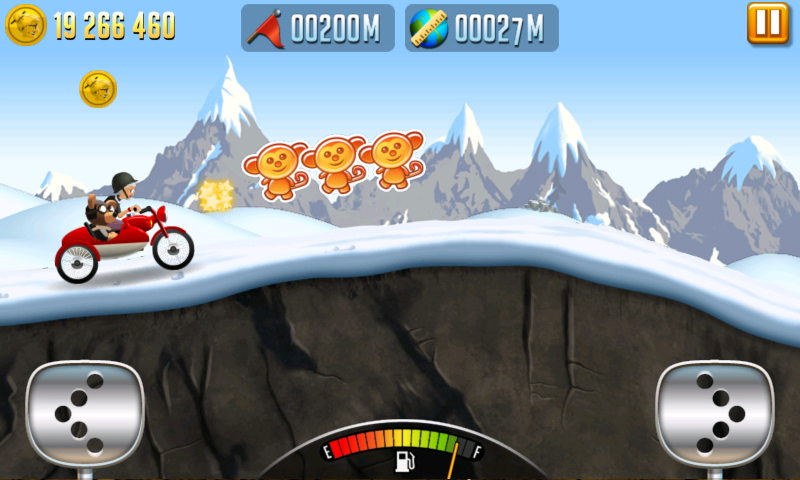
Task: Pause the game with the orange button
Action: pos(768,23)
